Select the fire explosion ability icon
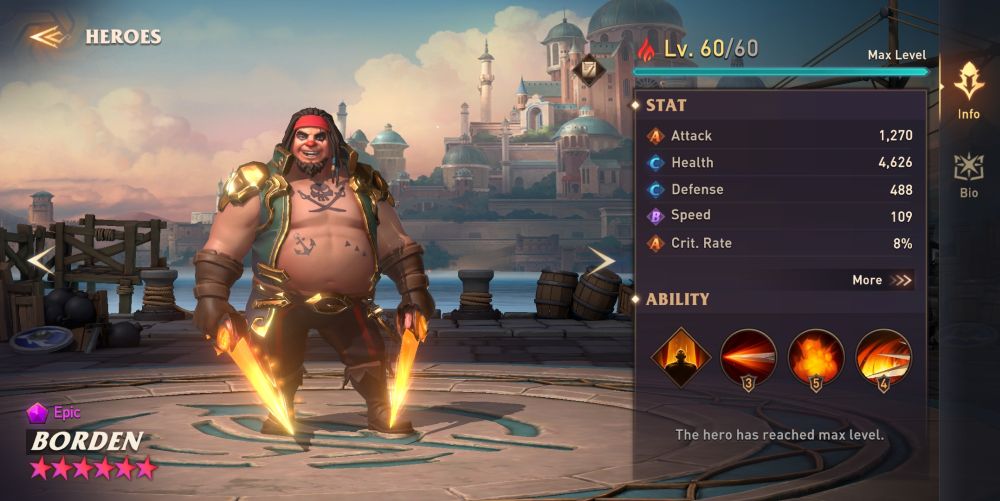 click(815, 357)
